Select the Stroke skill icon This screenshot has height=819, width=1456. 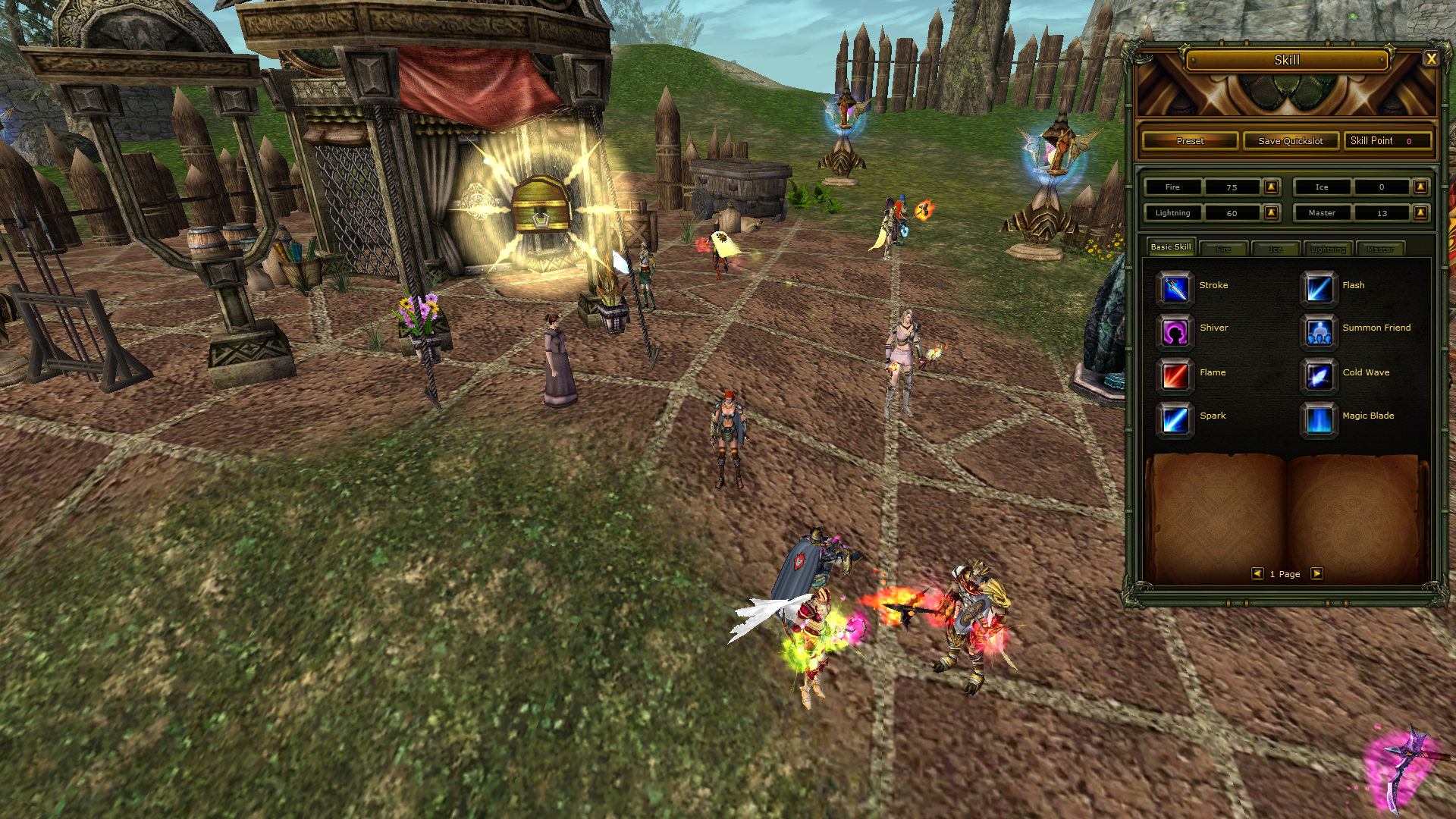(1175, 288)
